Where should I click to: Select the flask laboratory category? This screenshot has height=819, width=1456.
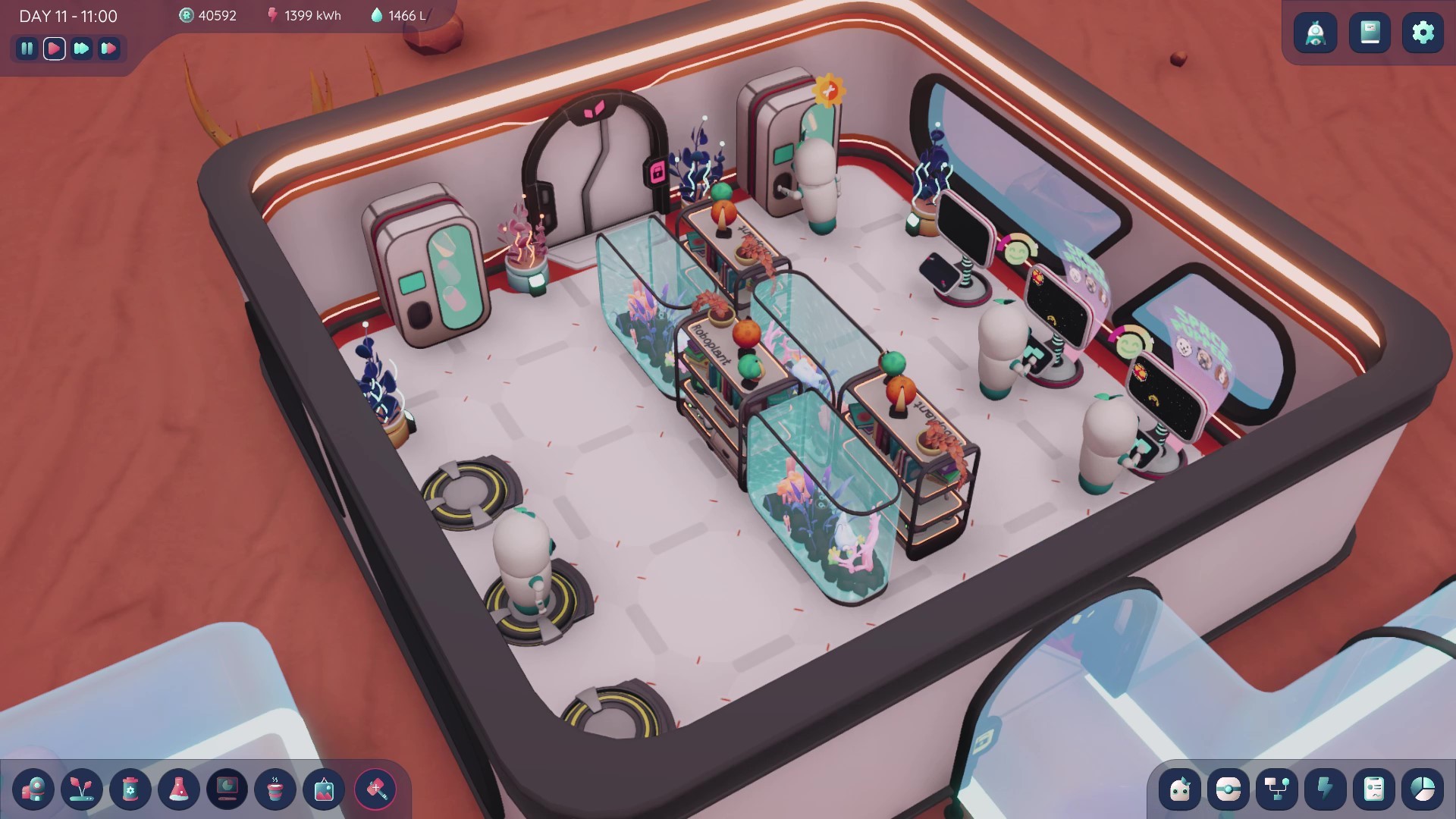click(x=179, y=790)
